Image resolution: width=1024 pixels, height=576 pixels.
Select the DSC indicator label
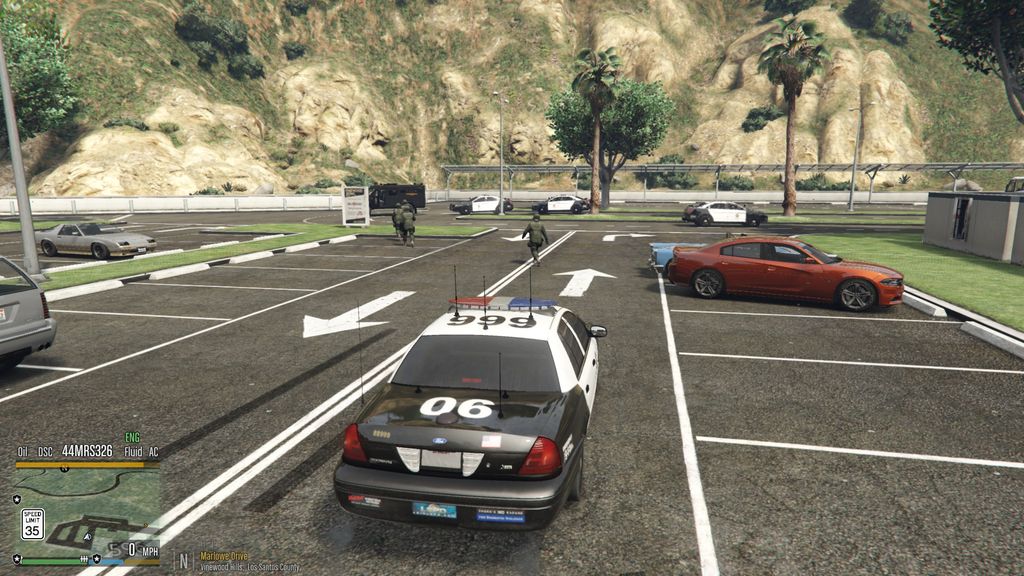pyautogui.click(x=46, y=451)
